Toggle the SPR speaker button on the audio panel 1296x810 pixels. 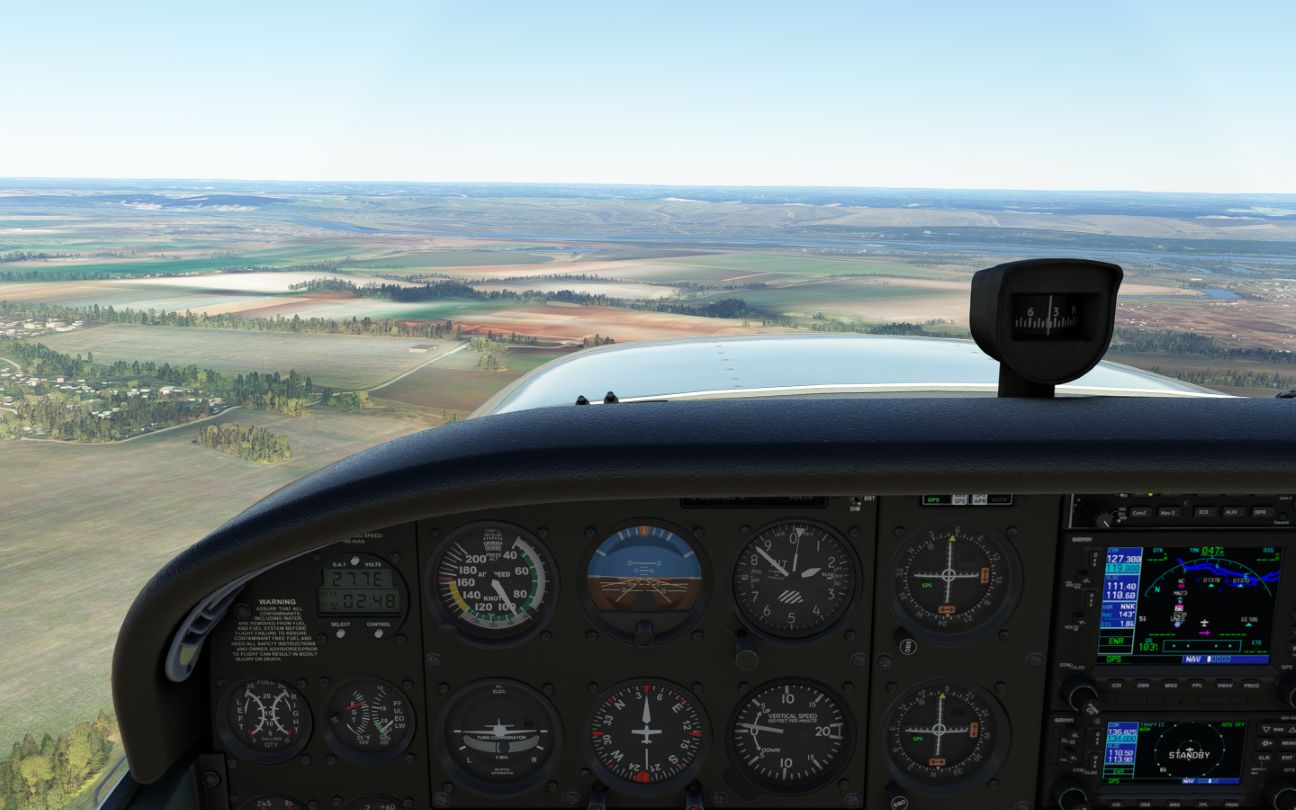pos(1258,513)
